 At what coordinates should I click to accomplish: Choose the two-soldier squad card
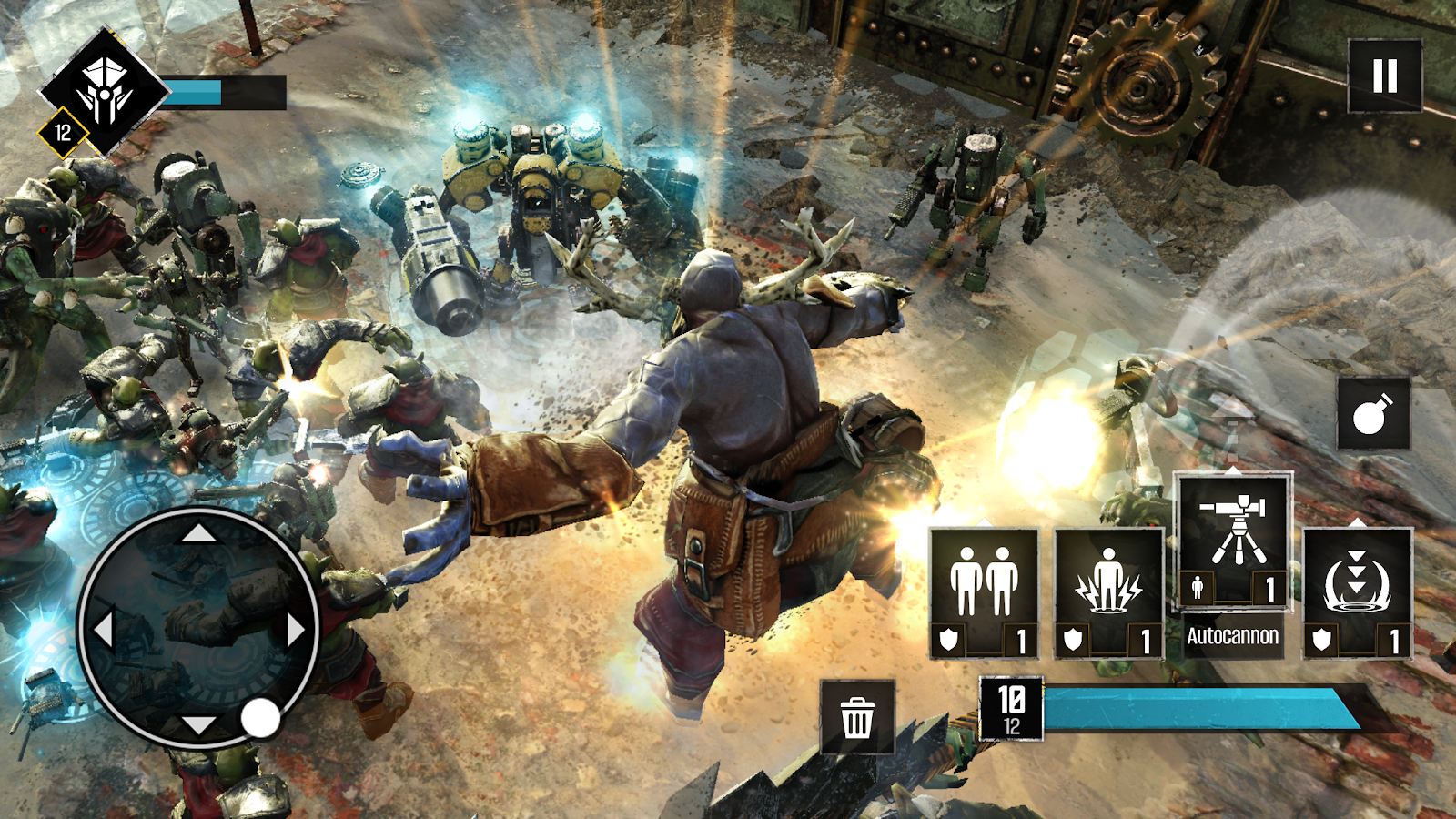pos(984,591)
